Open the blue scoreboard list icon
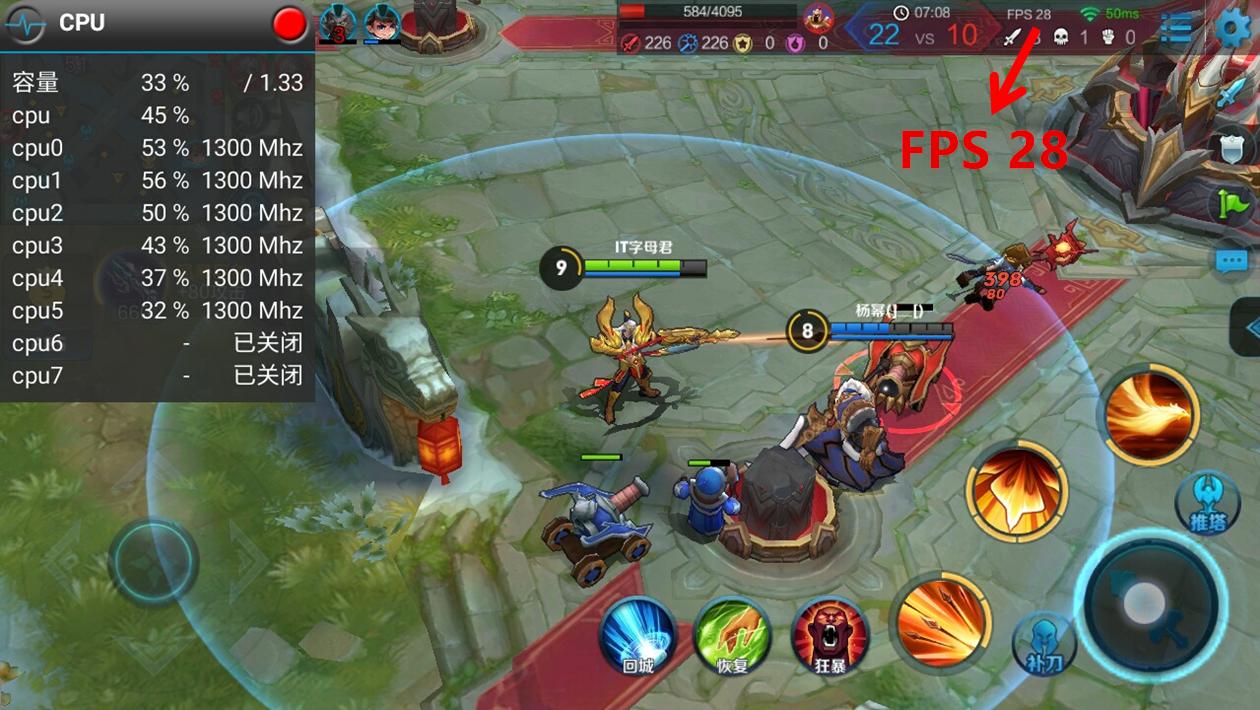Viewport: 1260px width, 710px height. tap(1177, 29)
